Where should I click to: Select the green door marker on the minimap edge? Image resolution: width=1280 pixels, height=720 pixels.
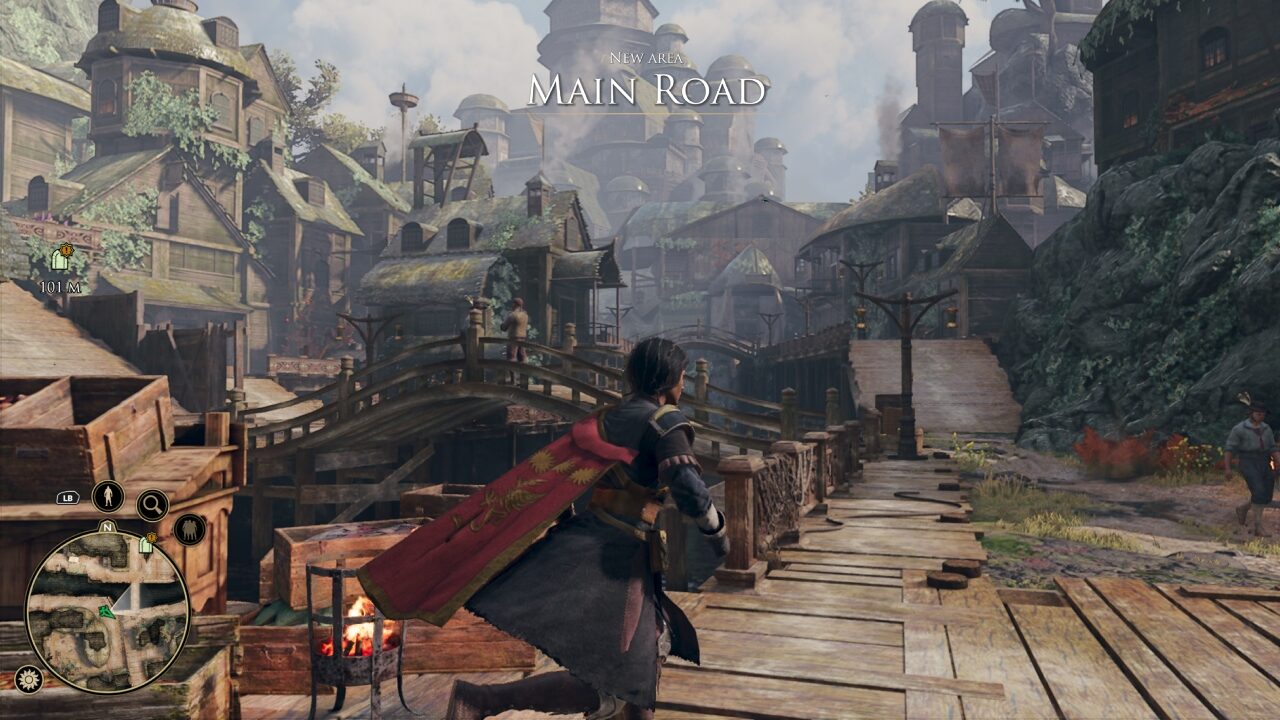tap(146, 544)
